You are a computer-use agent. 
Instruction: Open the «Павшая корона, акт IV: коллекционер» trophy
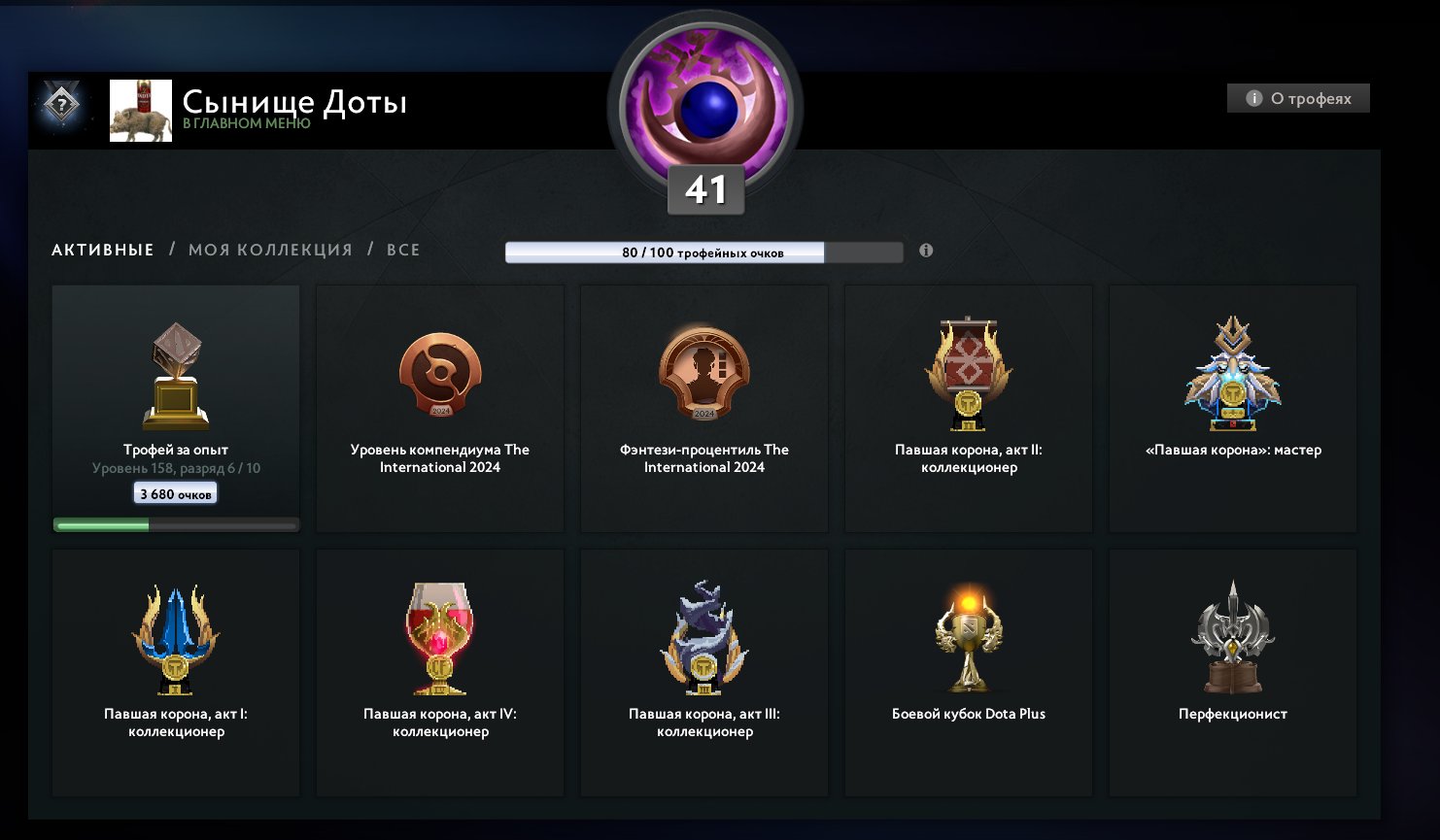439,670
